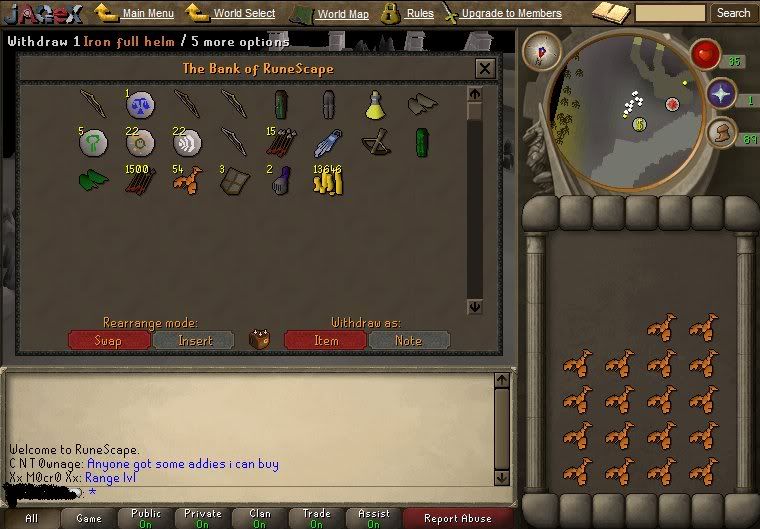The width and height of the screenshot is (760, 529).
Task: Click the bank scrollbar down arrow
Action: [x=474, y=307]
